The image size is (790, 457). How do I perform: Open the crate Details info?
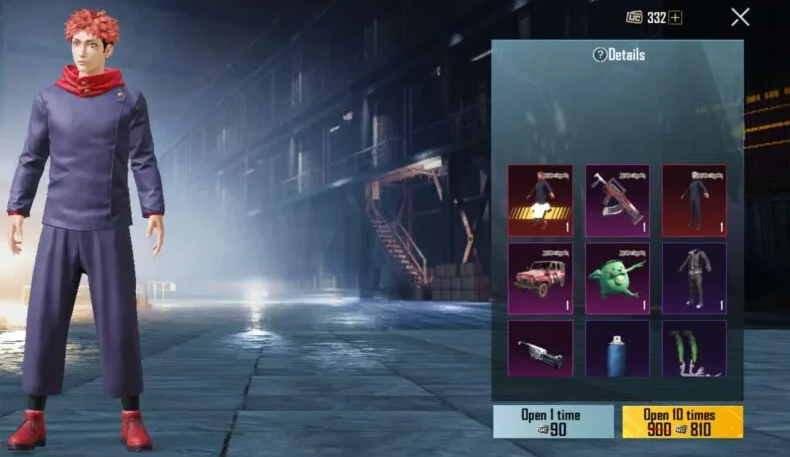[x=618, y=55]
